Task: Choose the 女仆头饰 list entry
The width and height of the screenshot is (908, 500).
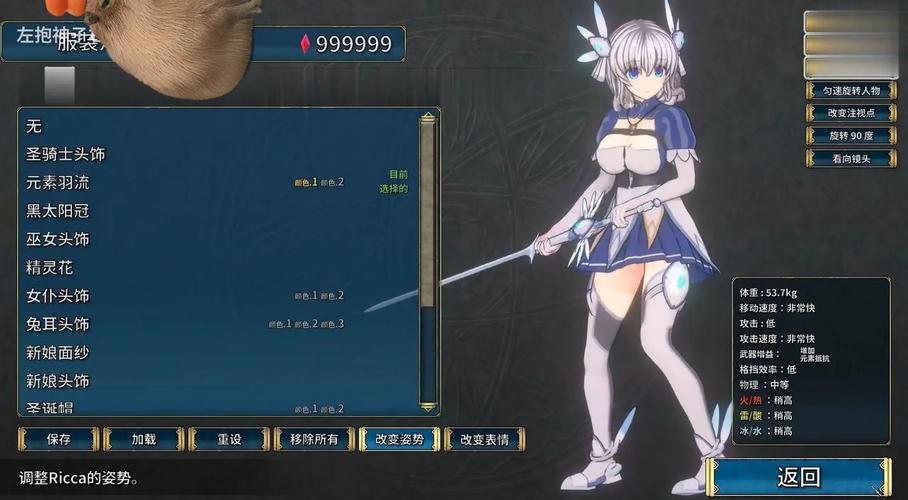Action: tap(58, 296)
